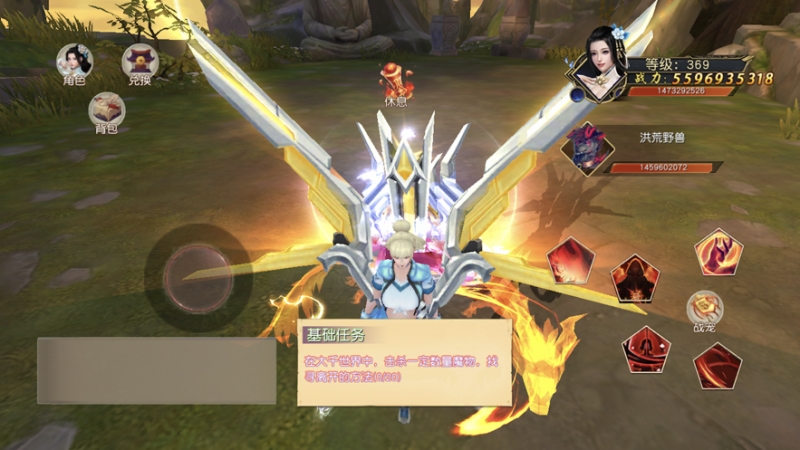Select the 洪荒野兽 target portrait

coord(588,148)
